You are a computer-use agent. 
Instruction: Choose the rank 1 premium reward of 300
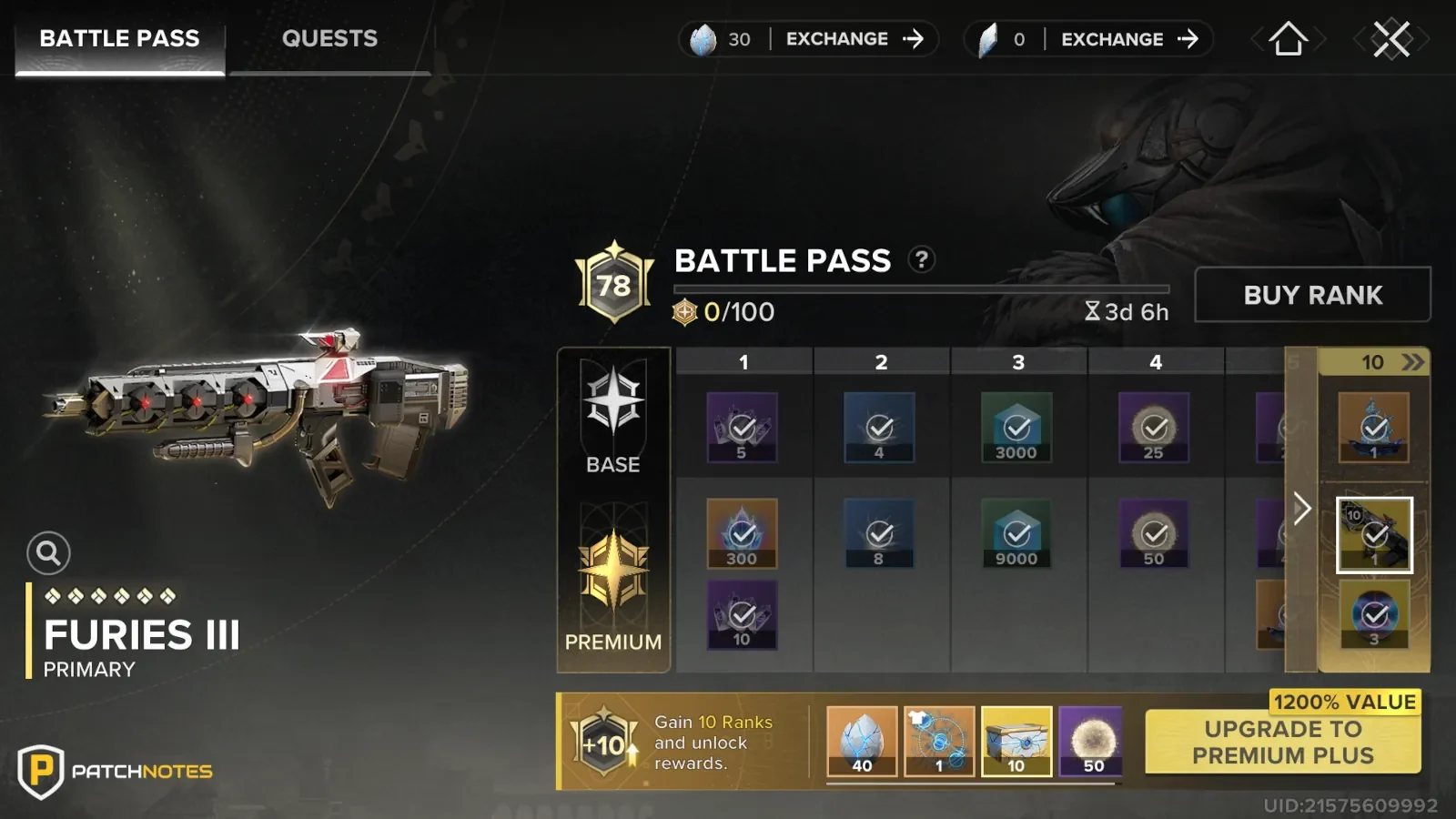pos(742,534)
